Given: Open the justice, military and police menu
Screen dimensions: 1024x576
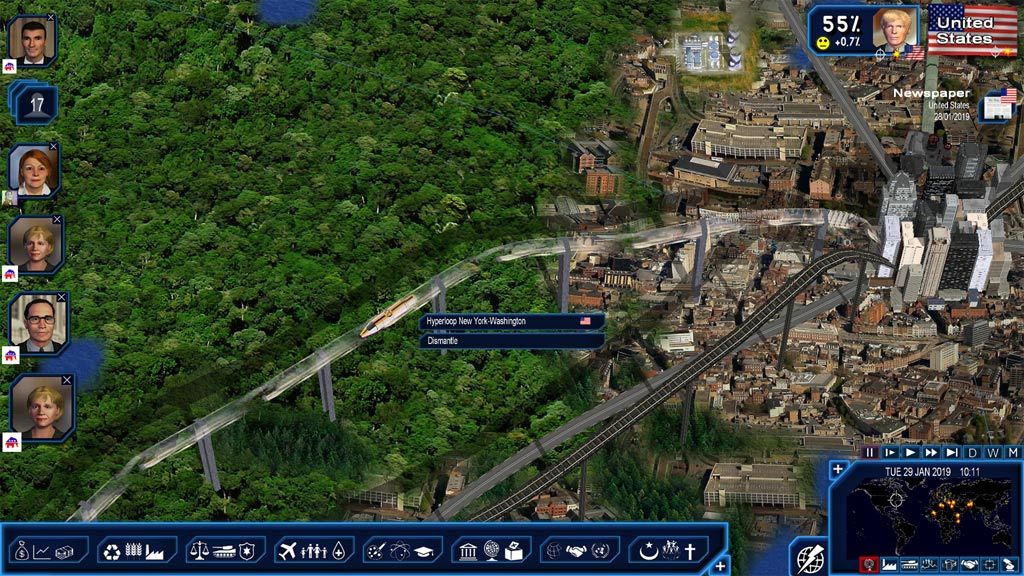Looking at the screenshot, I should [225, 550].
